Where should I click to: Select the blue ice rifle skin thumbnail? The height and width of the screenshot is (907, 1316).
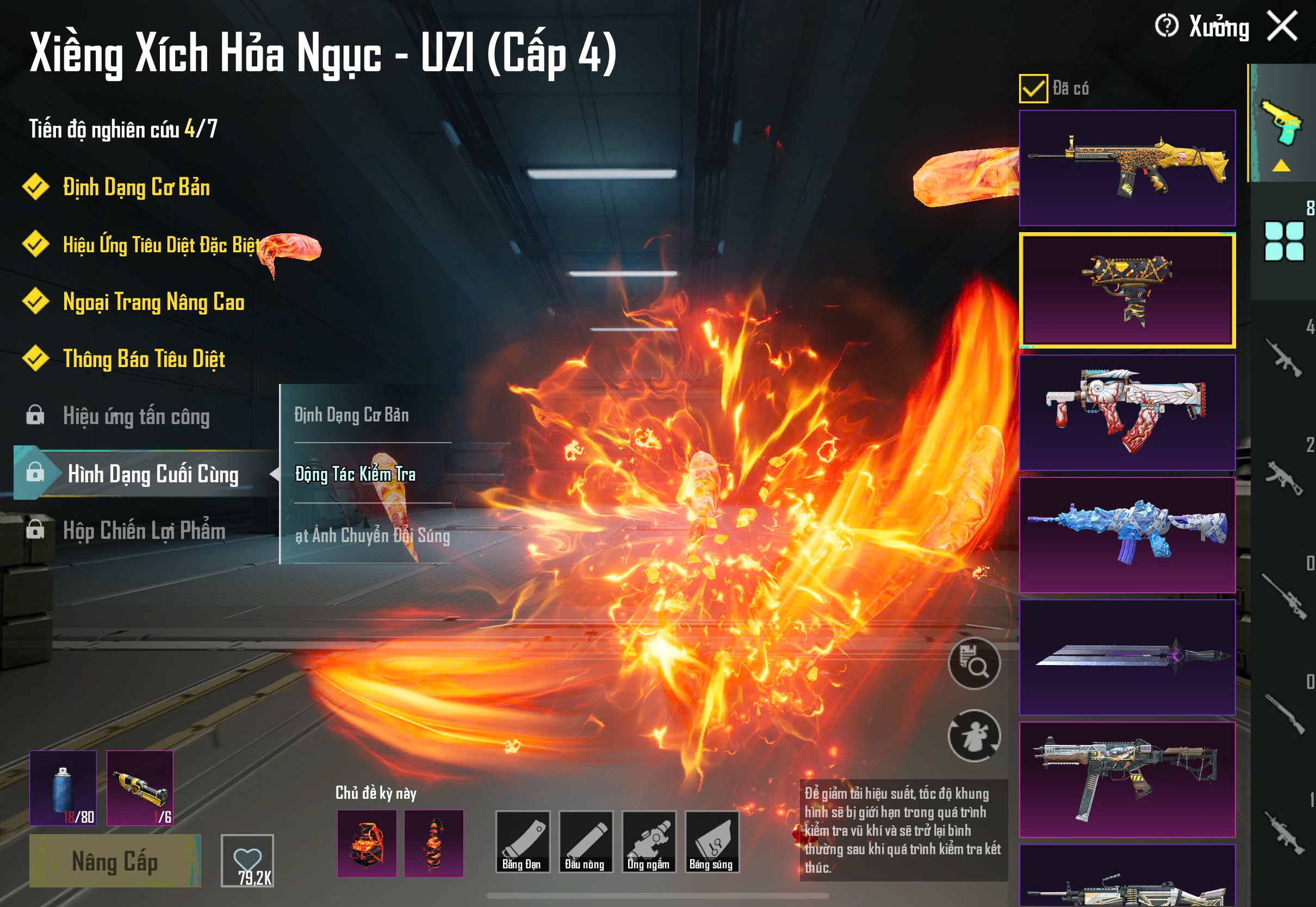(x=1127, y=535)
